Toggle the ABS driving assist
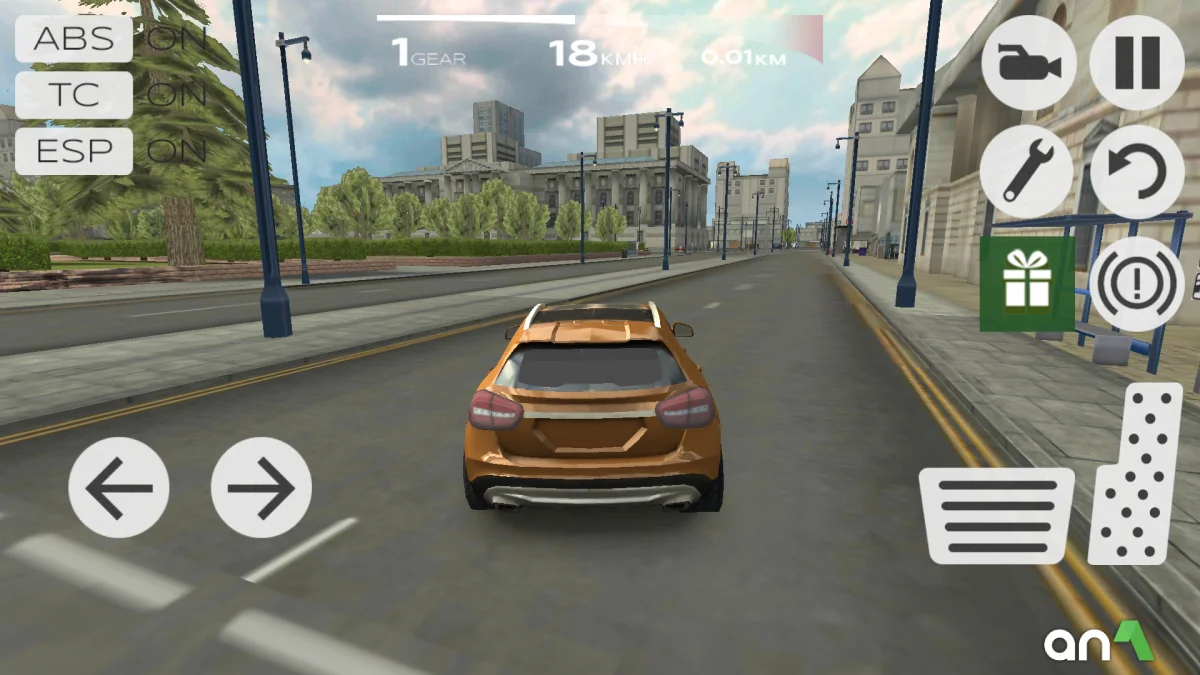 pos(74,39)
